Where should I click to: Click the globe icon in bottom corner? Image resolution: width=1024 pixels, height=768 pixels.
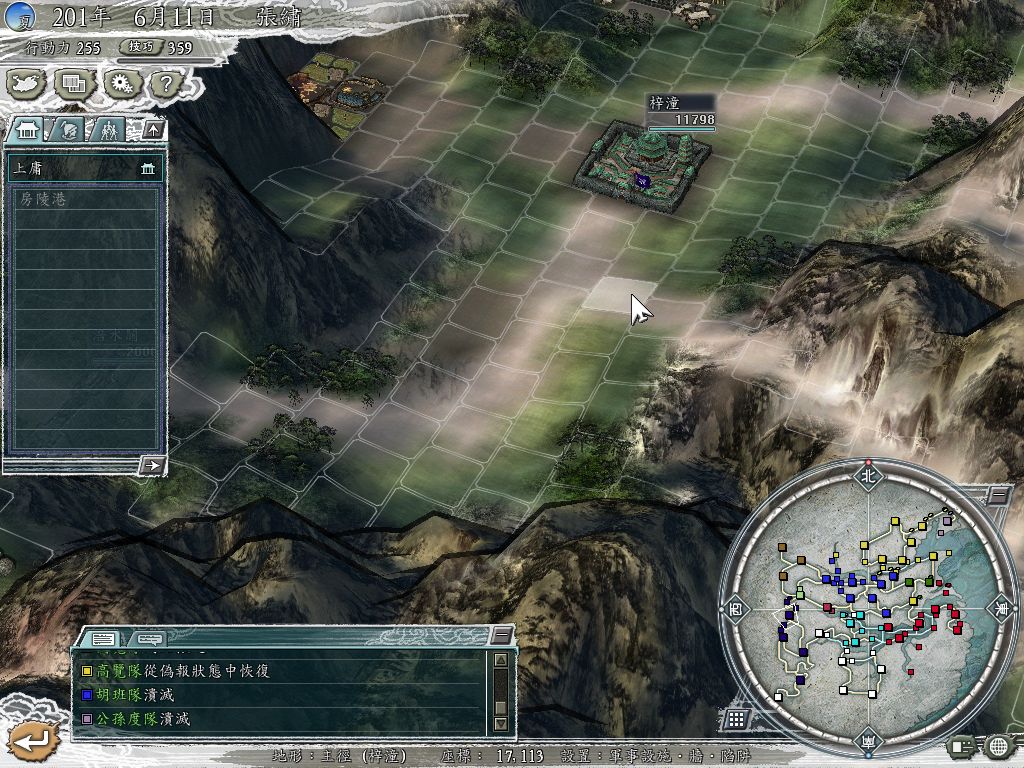point(997,746)
